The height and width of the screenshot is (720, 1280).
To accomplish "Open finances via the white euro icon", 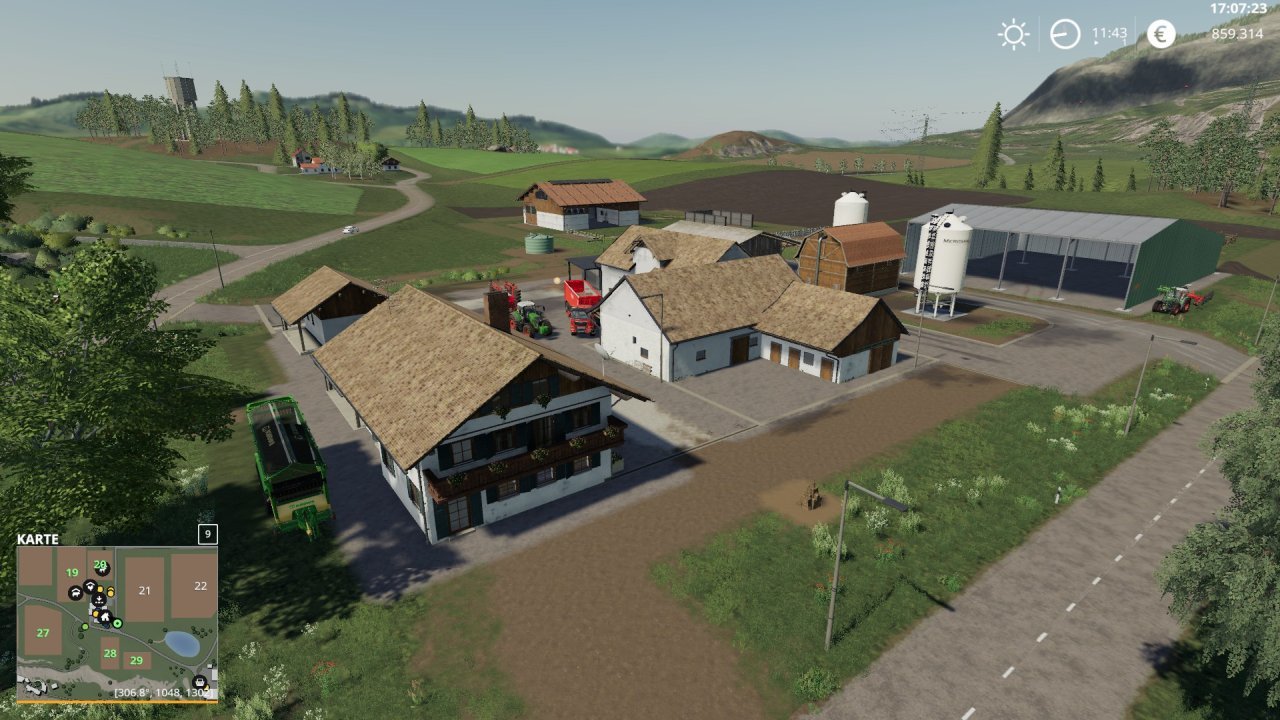I will coord(1162,33).
